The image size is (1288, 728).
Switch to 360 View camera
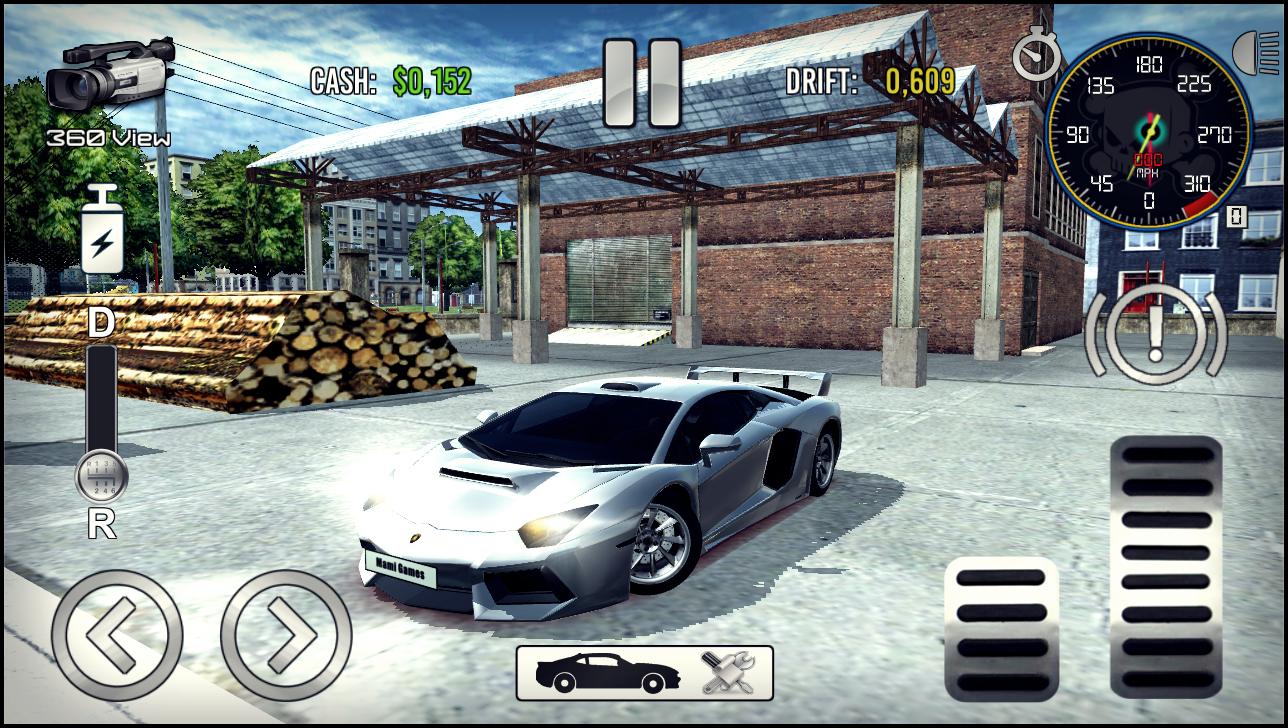click(109, 88)
